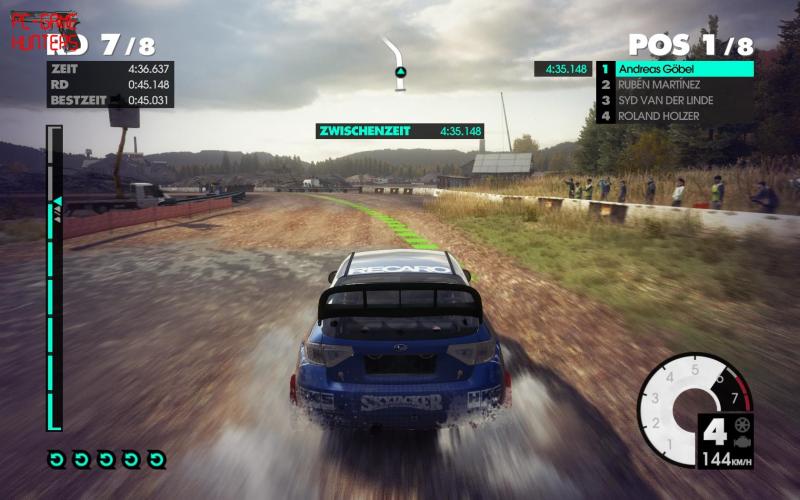Click the PC Game Hunters watermark logo
This screenshot has height=500, width=800.
44,33
